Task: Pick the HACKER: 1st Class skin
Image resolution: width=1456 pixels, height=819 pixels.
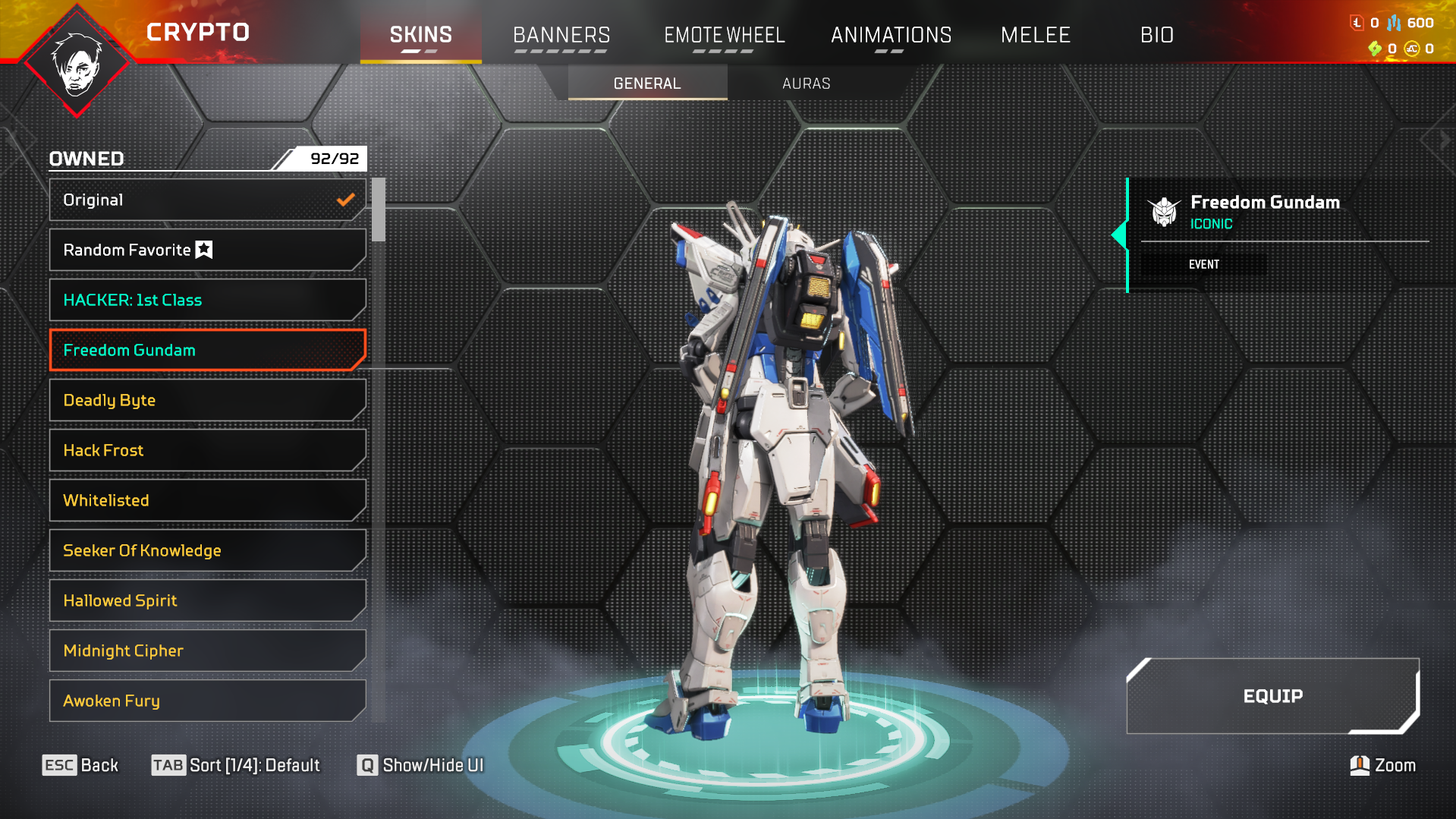Action: click(x=207, y=300)
